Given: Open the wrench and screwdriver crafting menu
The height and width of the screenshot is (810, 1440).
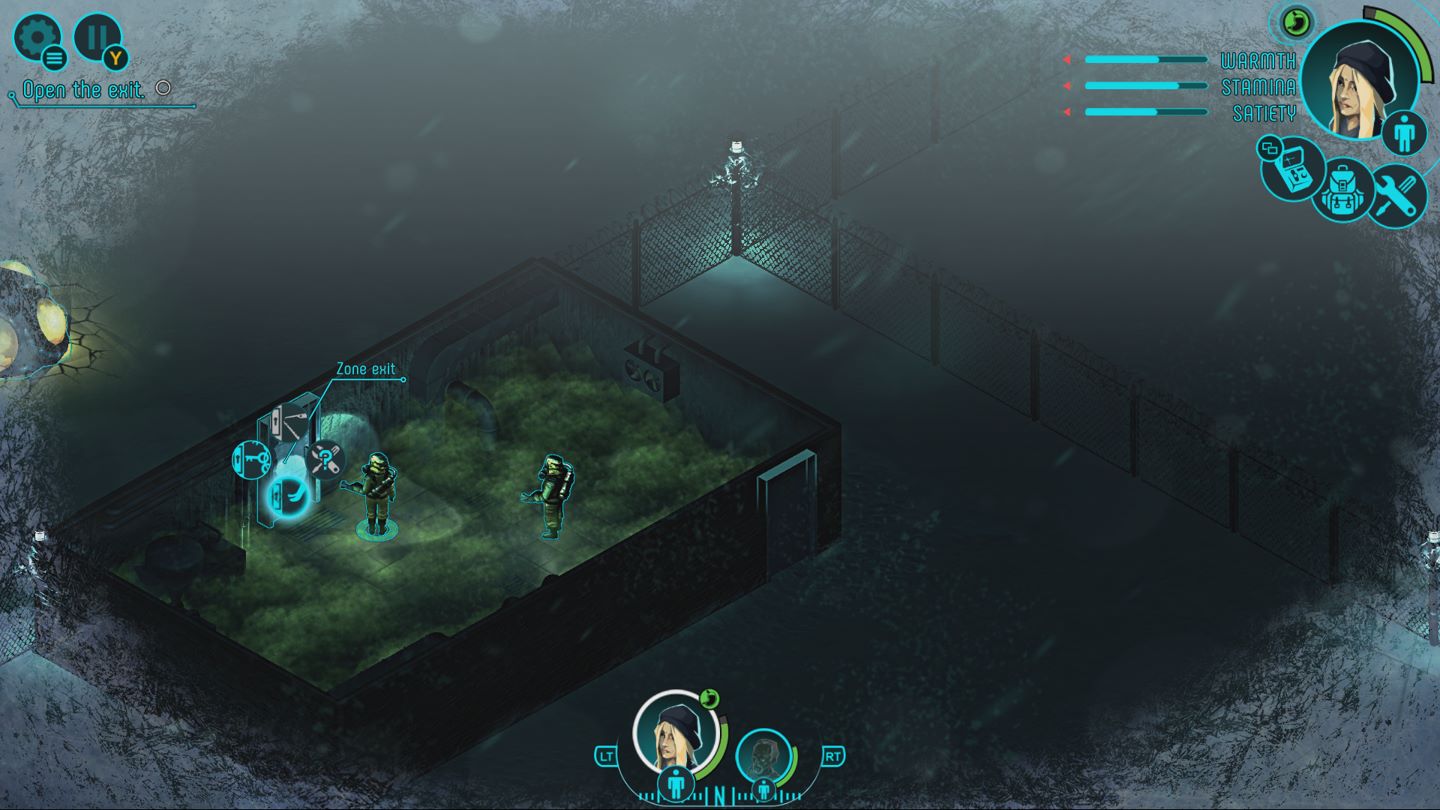Looking at the screenshot, I should pyautogui.click(x=1396, y=195).
